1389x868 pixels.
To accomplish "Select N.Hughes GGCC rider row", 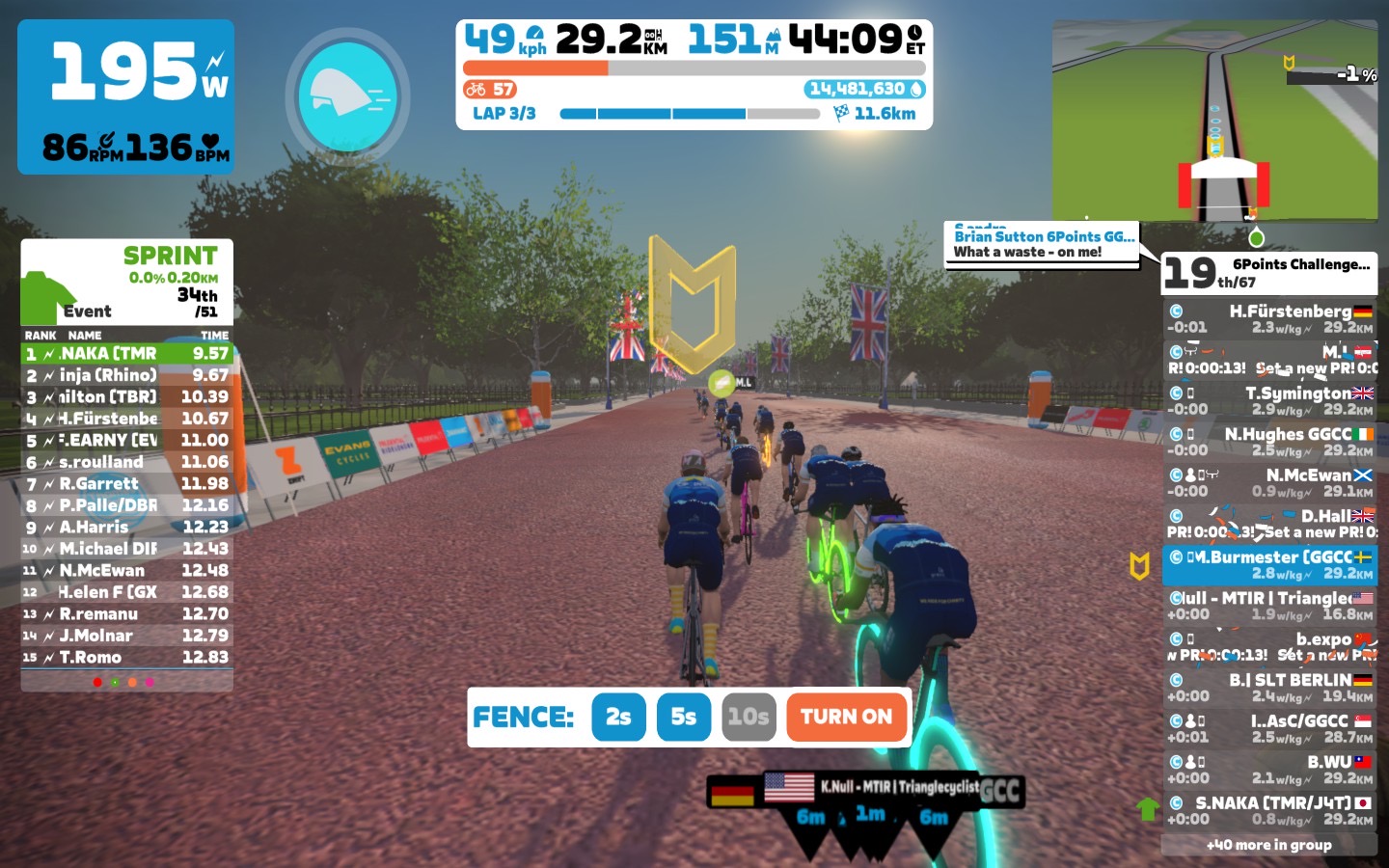I will (1268, 442).
